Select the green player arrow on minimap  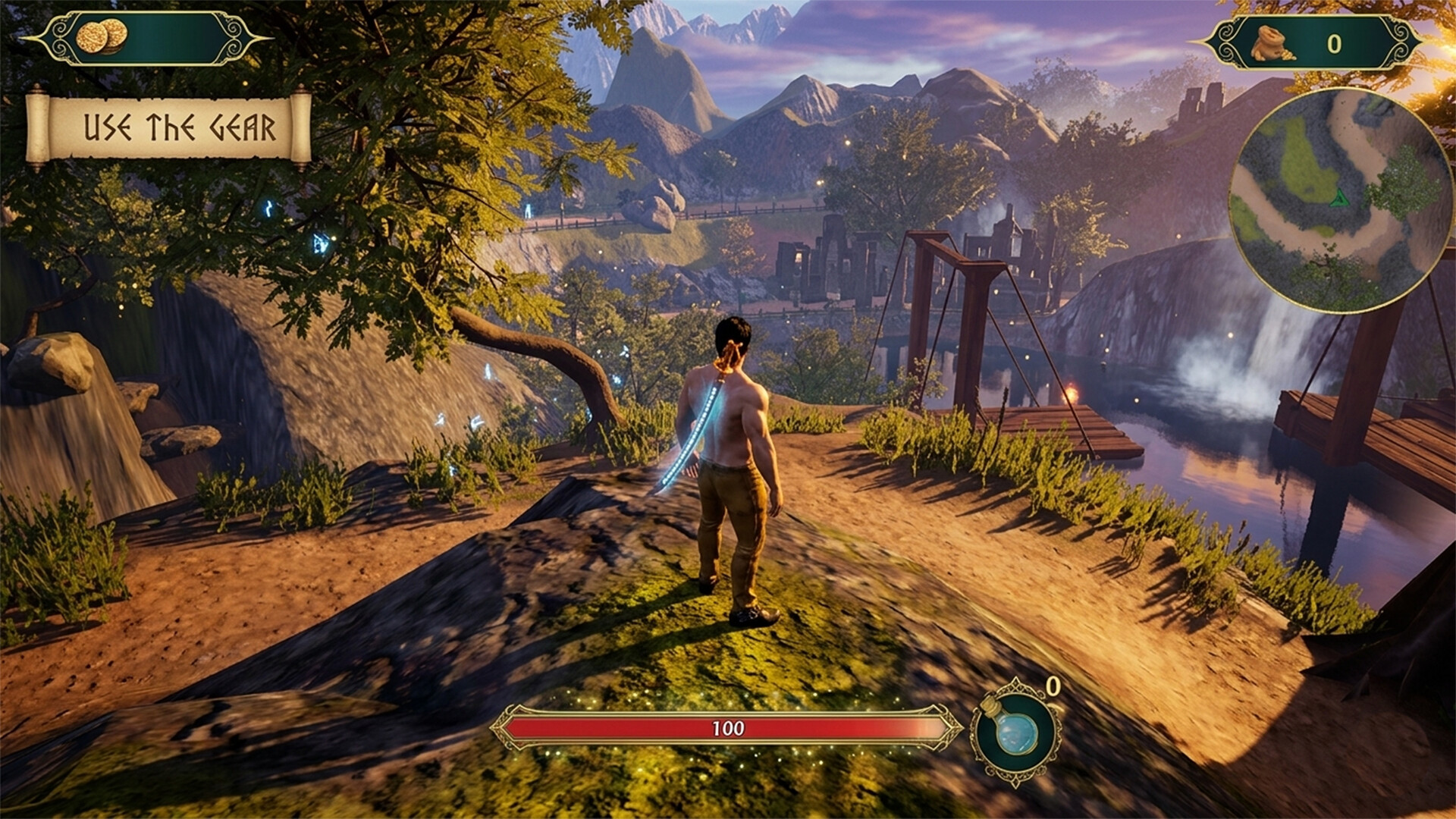[x=1339, y=199]
